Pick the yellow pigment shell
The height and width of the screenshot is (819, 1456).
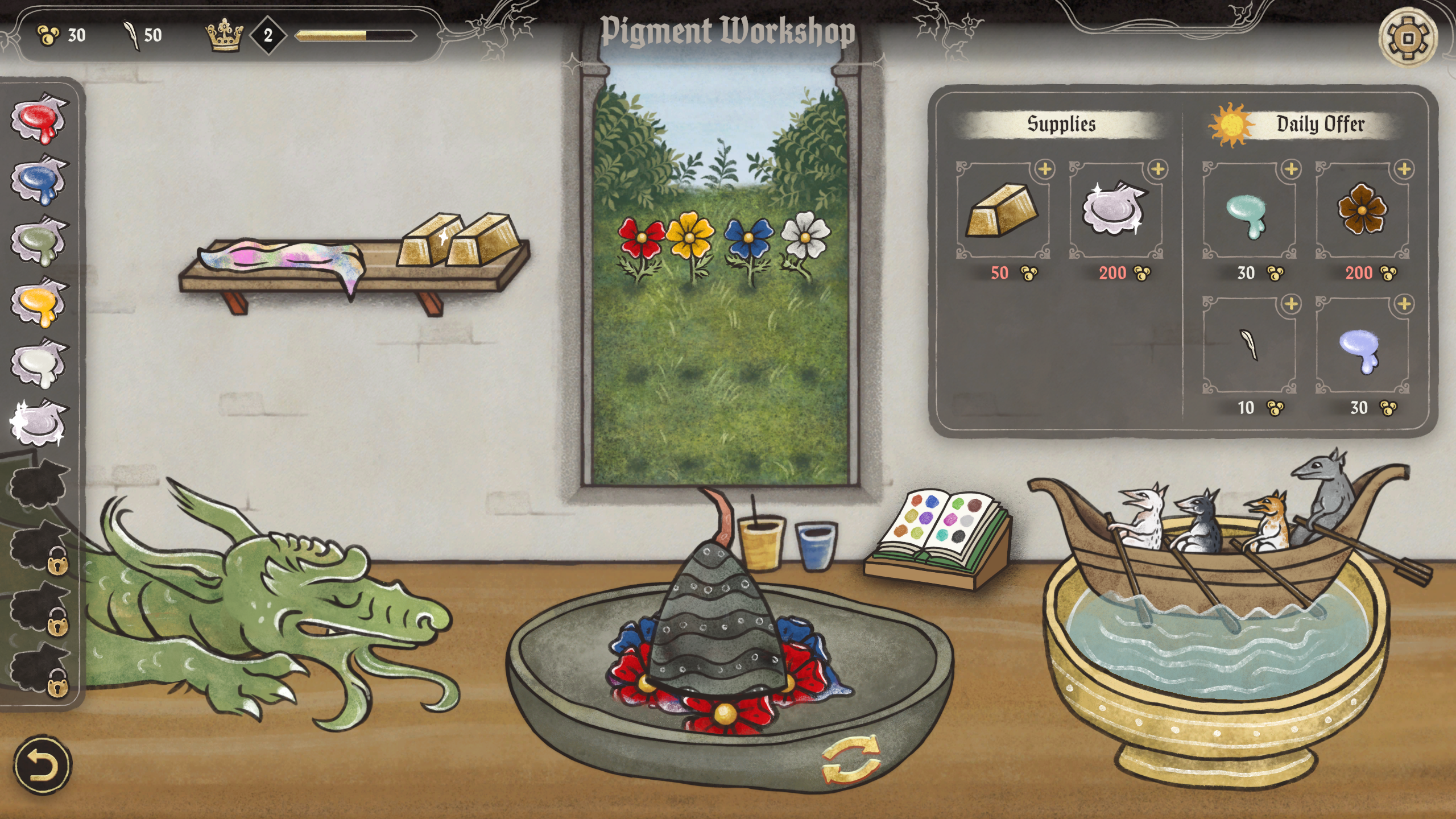pyautogui.click(x=39, y=303)
